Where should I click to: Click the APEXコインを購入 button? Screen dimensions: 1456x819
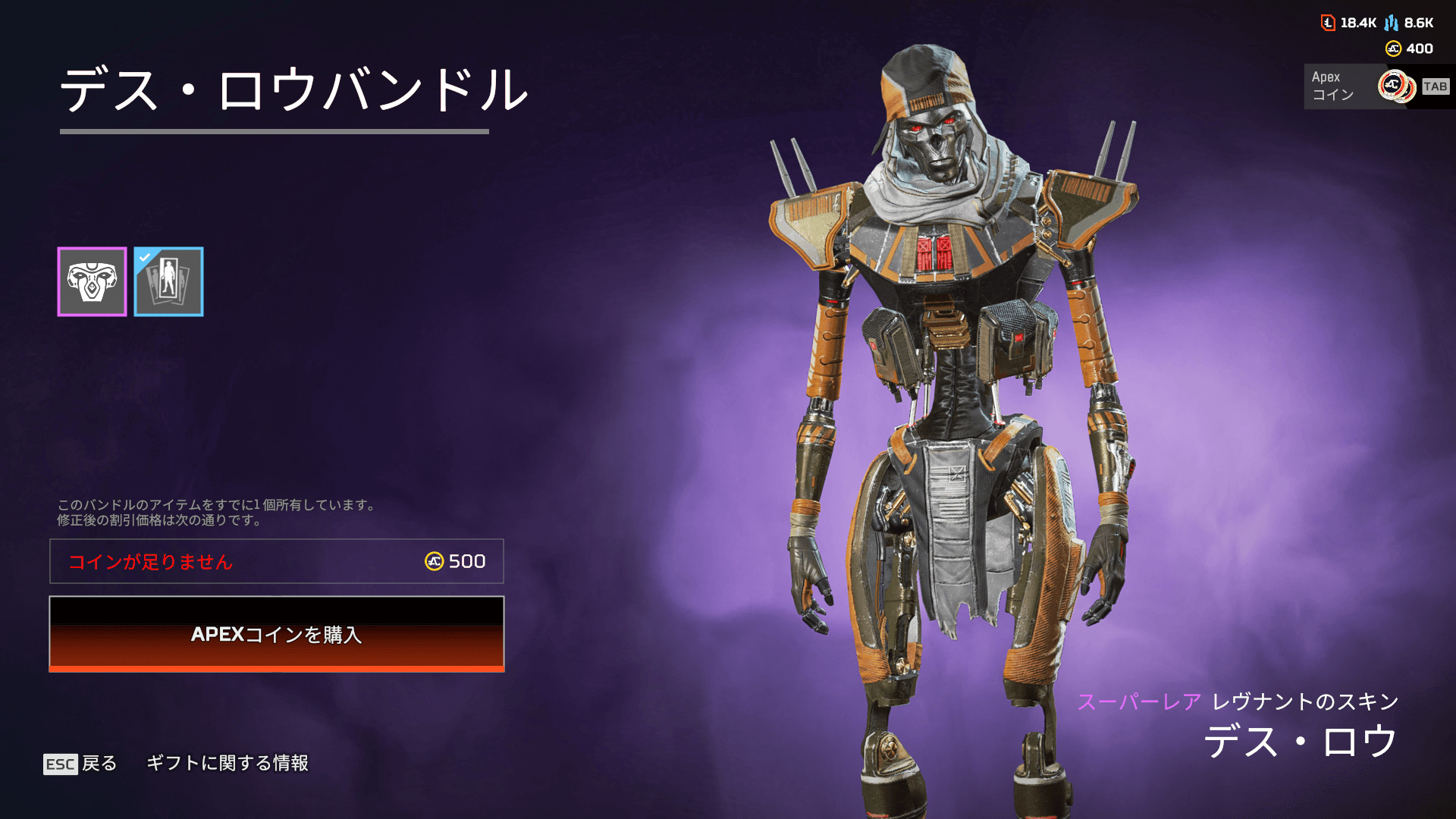277,634
